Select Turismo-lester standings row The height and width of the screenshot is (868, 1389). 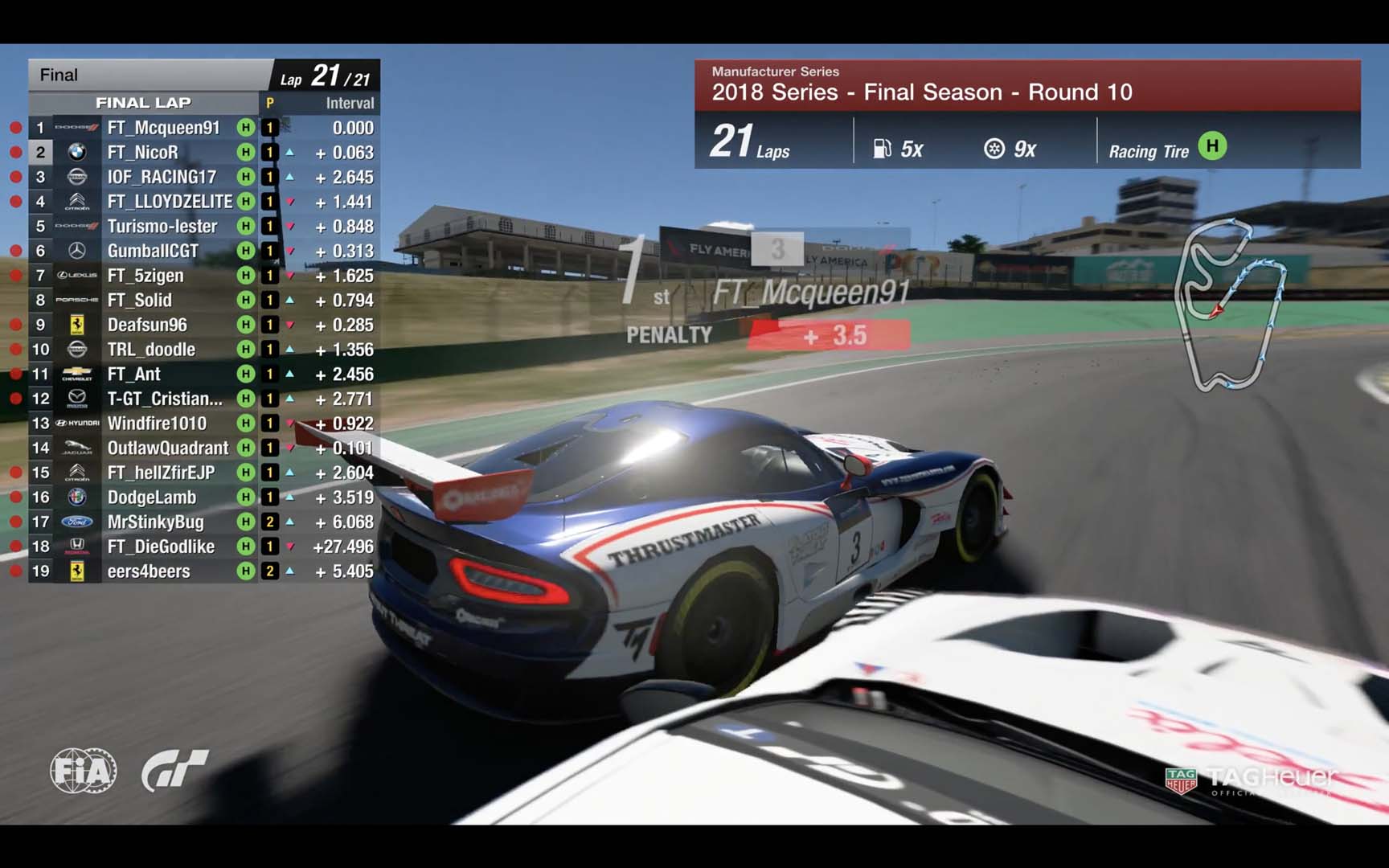[162, 227]
